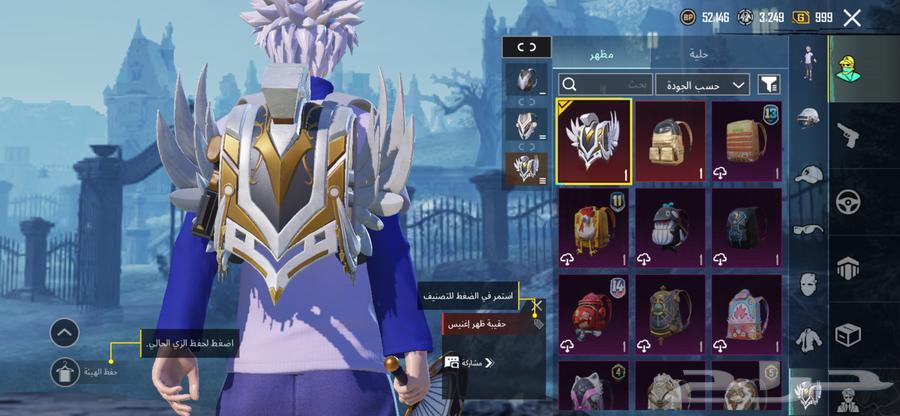Open the filter funnel options
900x416 pixels.
(769, 85)
